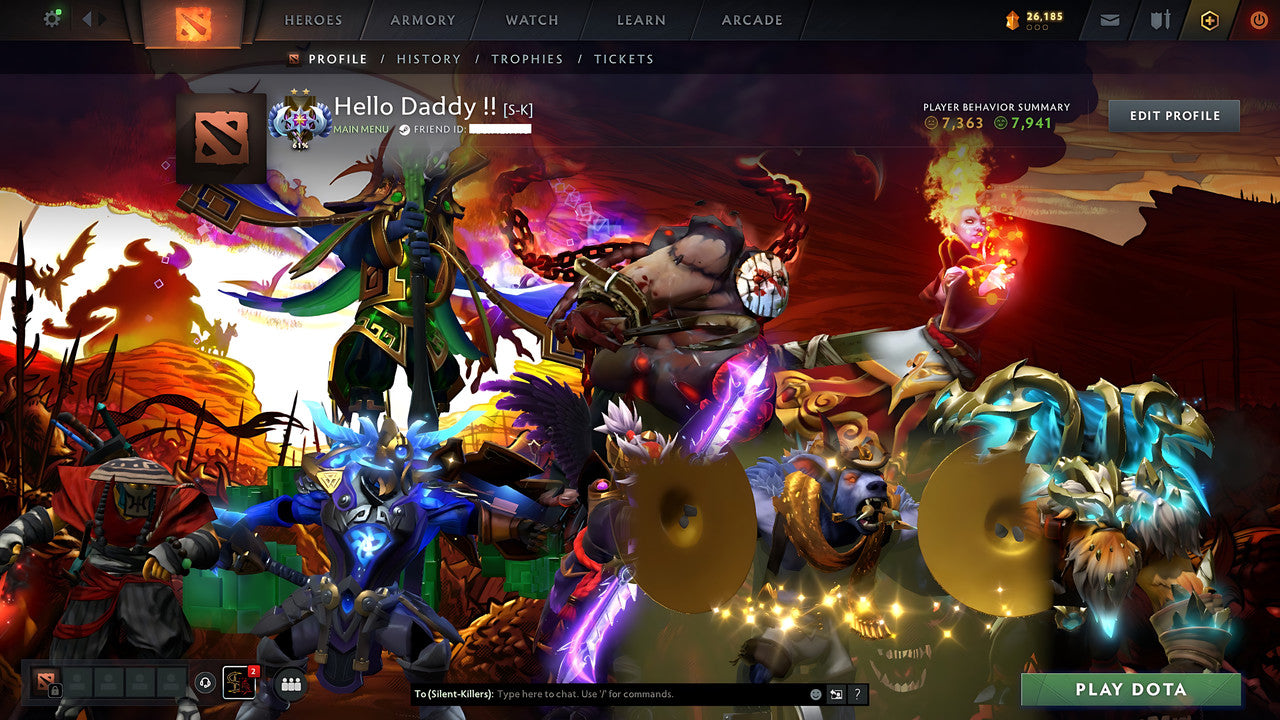This screenshot has width=1280, height=720.
Task: Open the HEROES menu
Action: [314, 19]
